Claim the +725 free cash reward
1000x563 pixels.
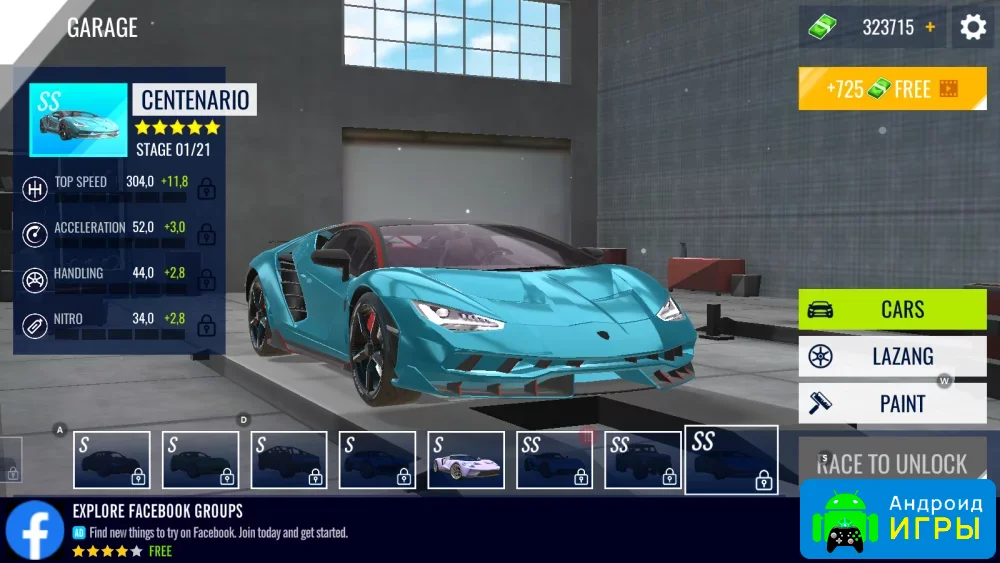[892, 89]
